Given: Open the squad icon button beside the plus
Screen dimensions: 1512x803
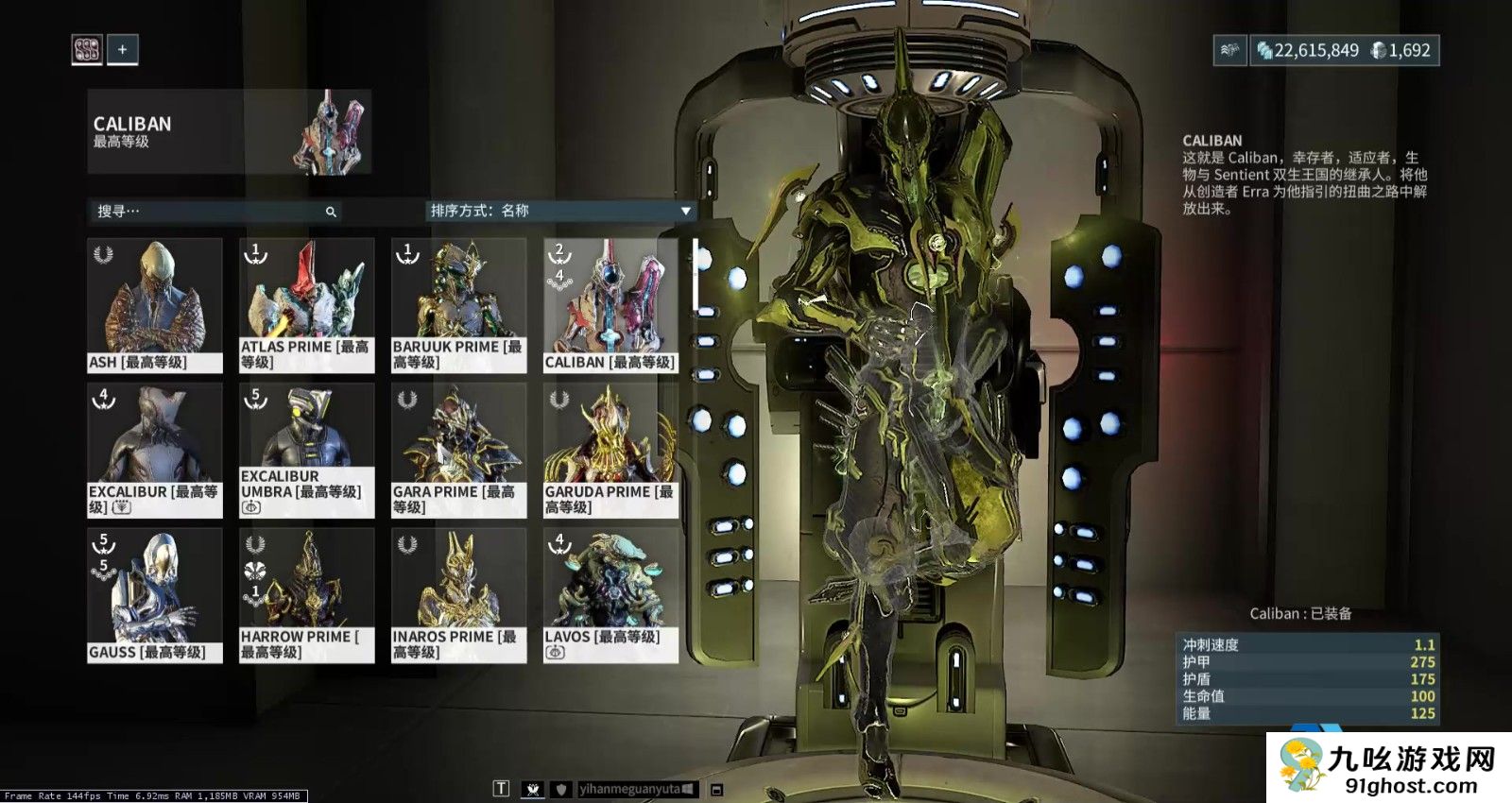Looking at the screenshot, I should tap(87, 49).
